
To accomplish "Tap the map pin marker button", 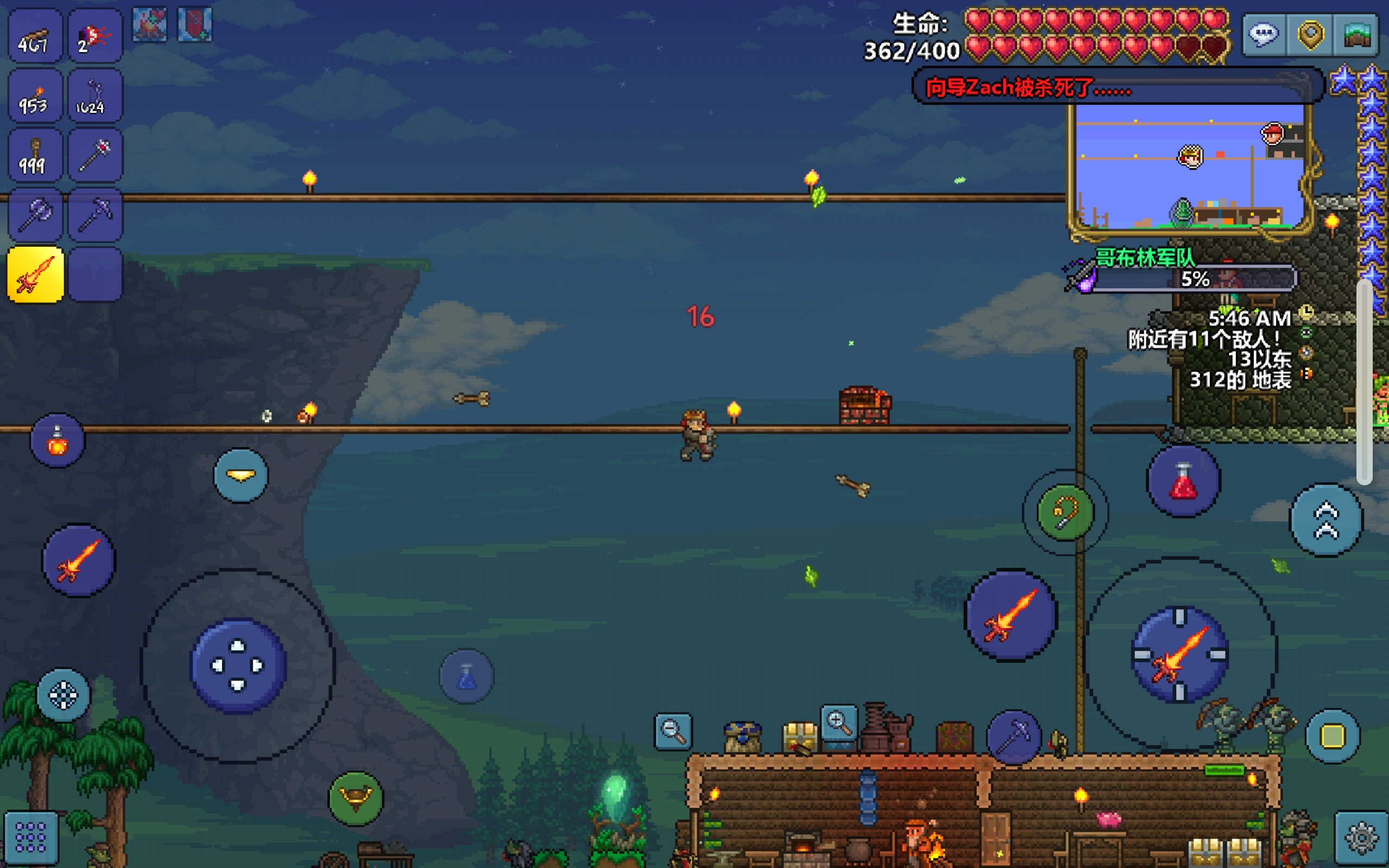I will (x=1310, y=34).
